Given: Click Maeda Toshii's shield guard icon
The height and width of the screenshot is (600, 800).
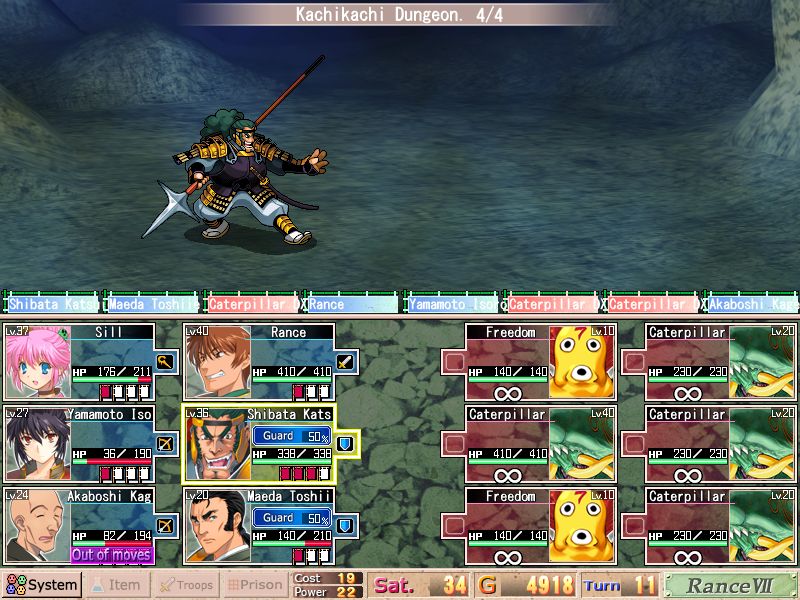Looking at the screenshot, I should pyautogui.click(x=345, y=526).
